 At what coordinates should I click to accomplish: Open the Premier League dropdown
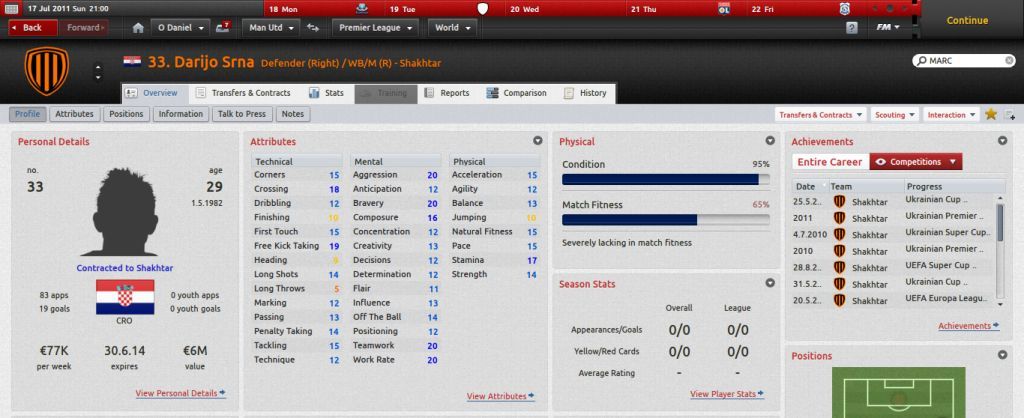(x=375, y=27)
